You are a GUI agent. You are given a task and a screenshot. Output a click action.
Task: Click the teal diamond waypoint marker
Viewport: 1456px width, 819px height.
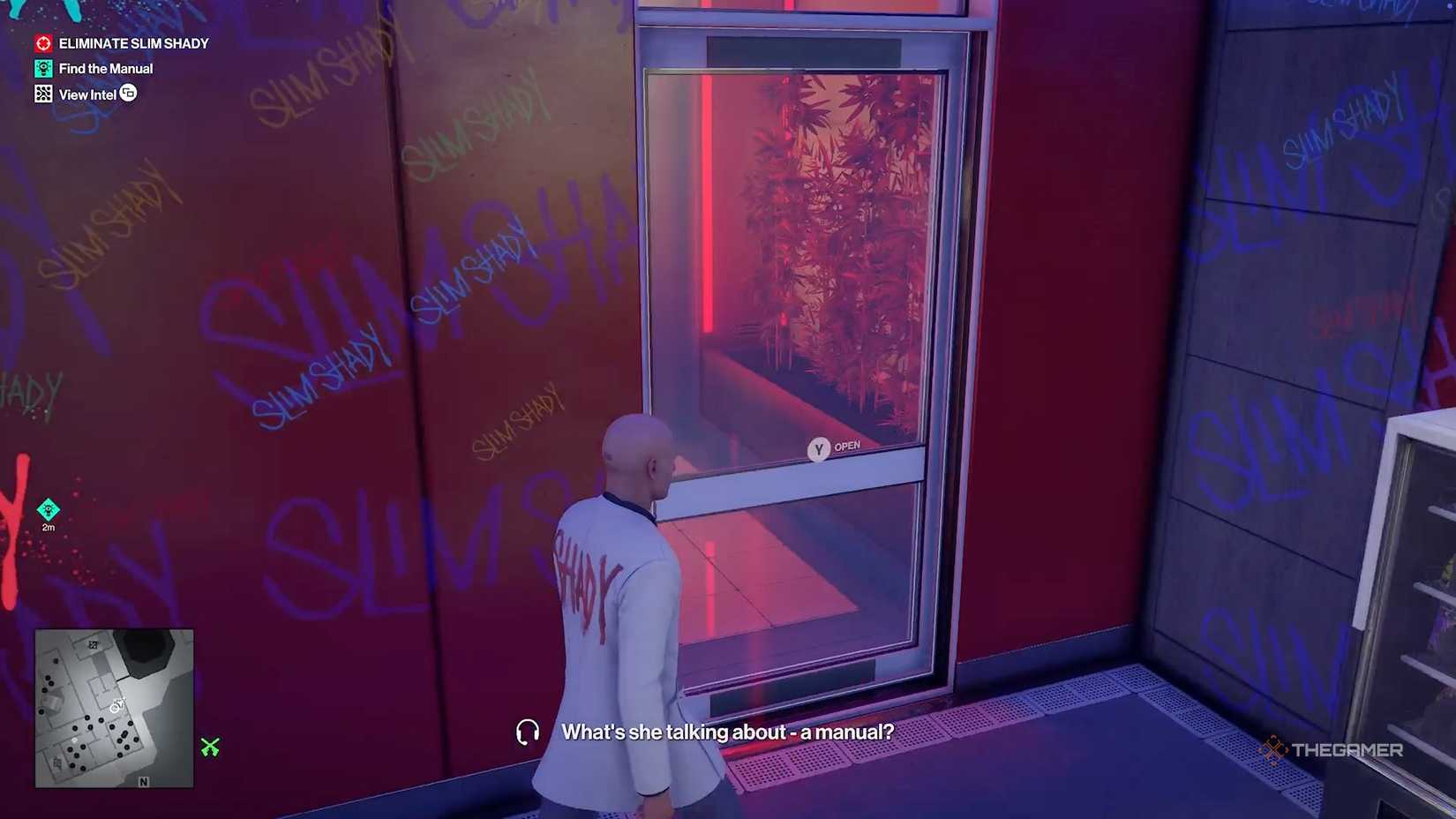coord(48,510)
